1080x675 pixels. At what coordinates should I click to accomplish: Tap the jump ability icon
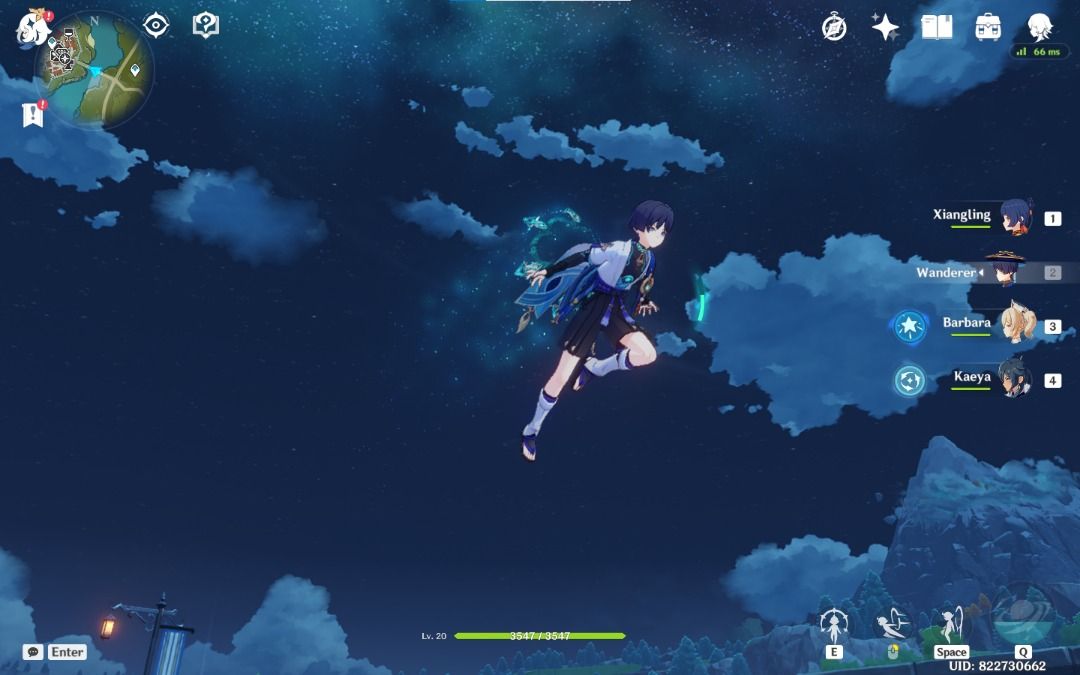[950, 625]
